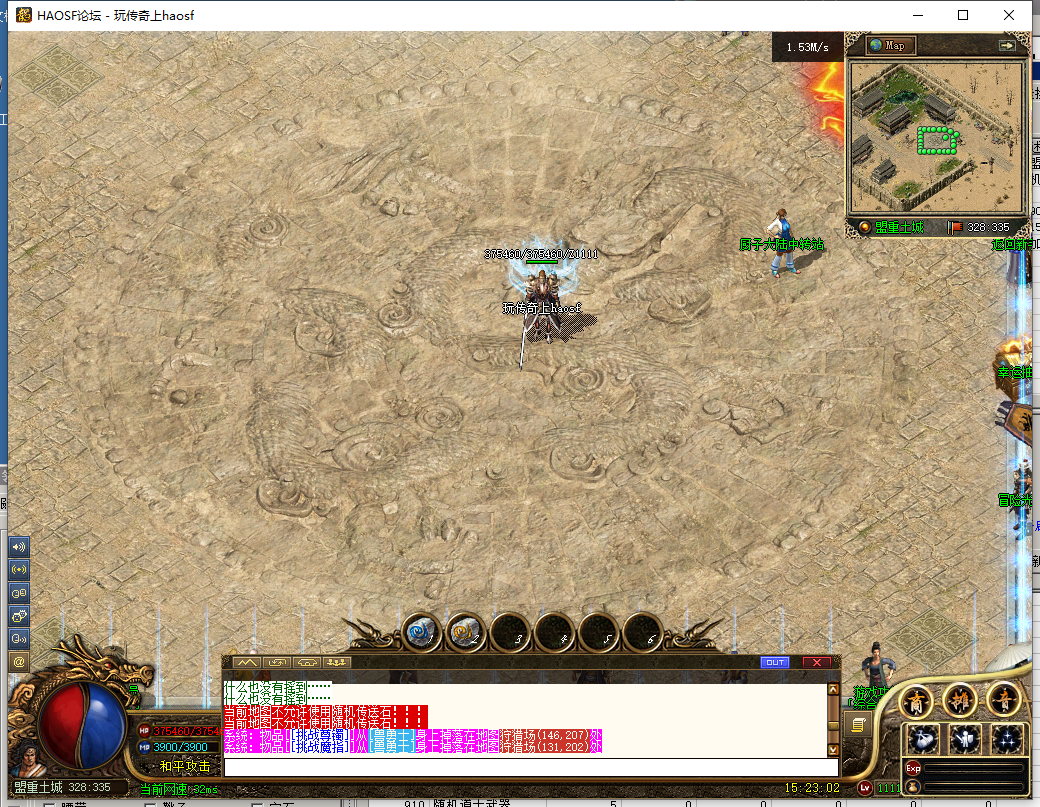The width and height of the screenshot is (1040, 807).
Task: Open the world Map button
Action: point(890,46)
